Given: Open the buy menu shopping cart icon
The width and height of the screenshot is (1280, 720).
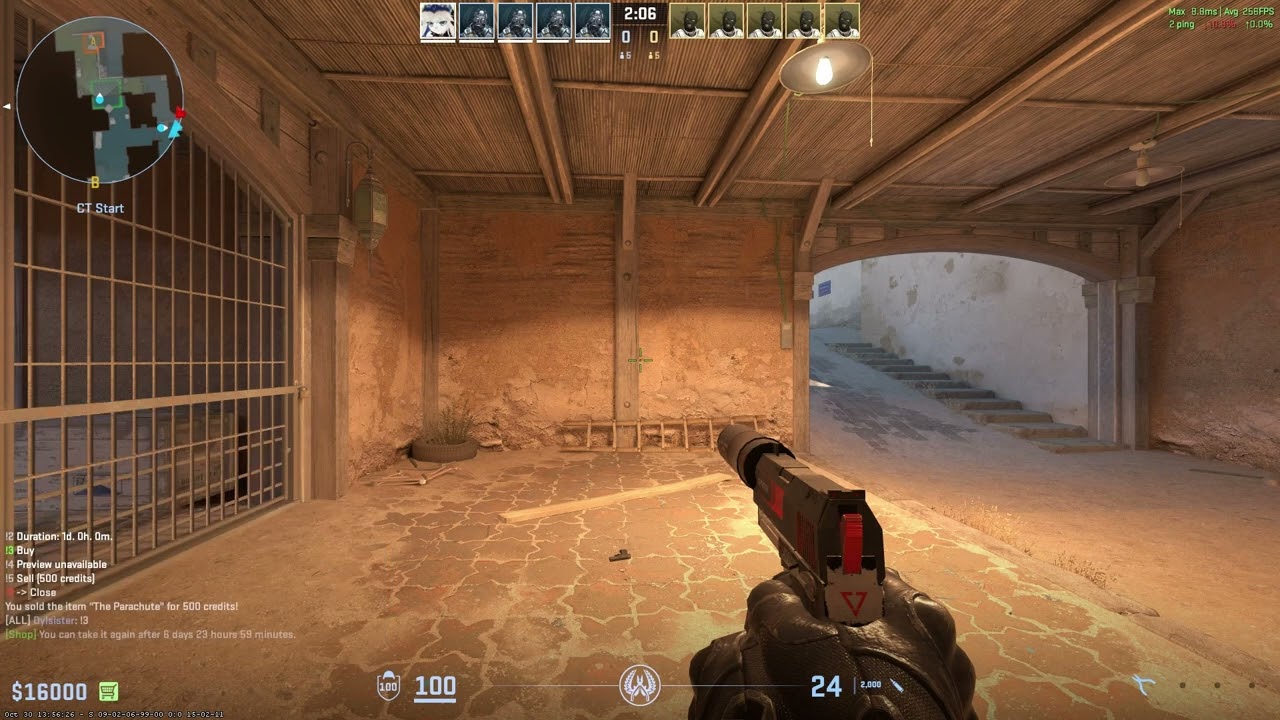Looking at the screenshot, I should [x=107, y=690].
